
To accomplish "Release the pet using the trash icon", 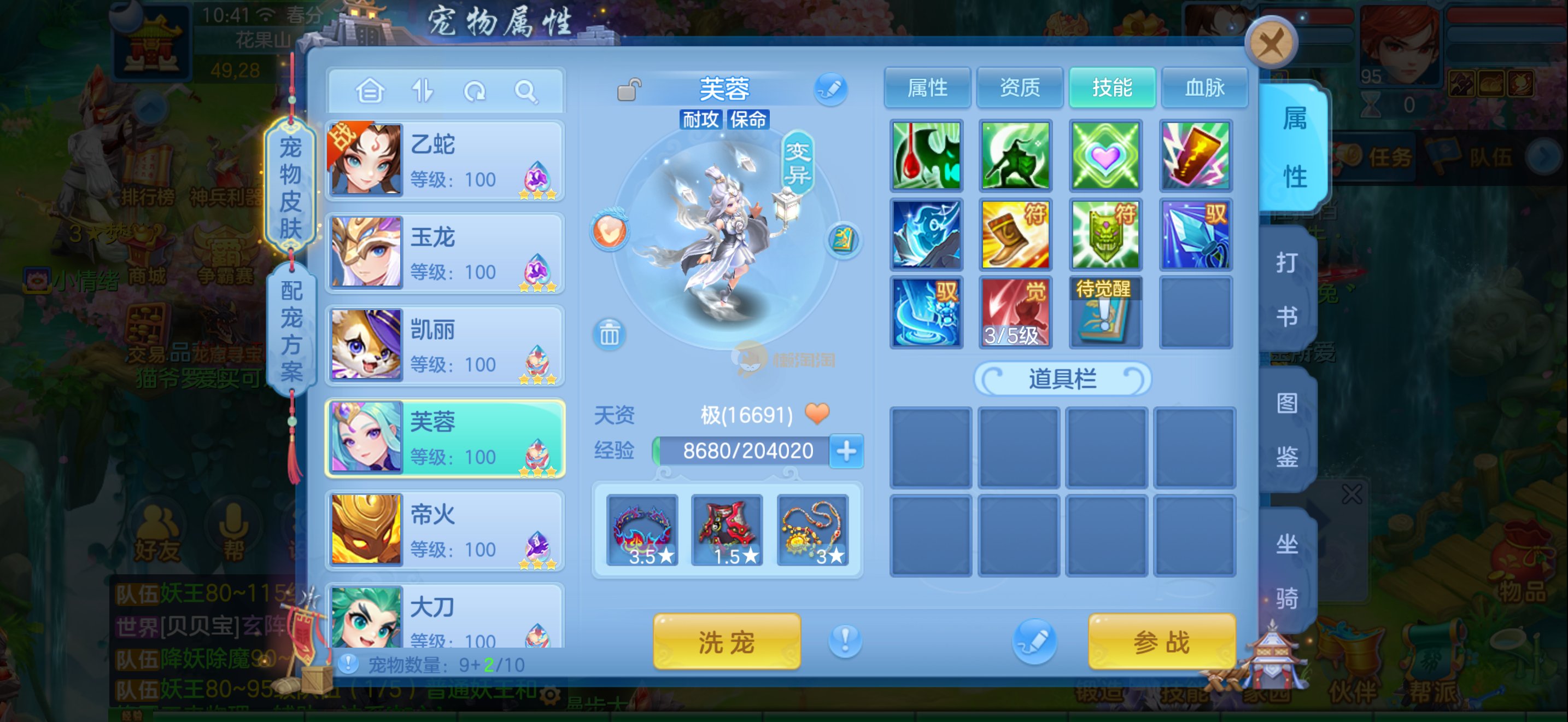I will 609,334.
